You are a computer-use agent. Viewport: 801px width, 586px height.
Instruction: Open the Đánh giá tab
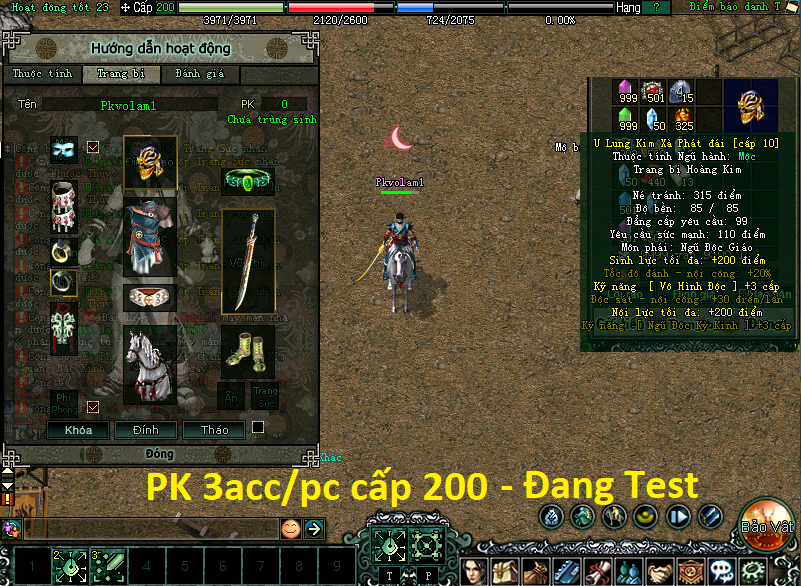200,74
